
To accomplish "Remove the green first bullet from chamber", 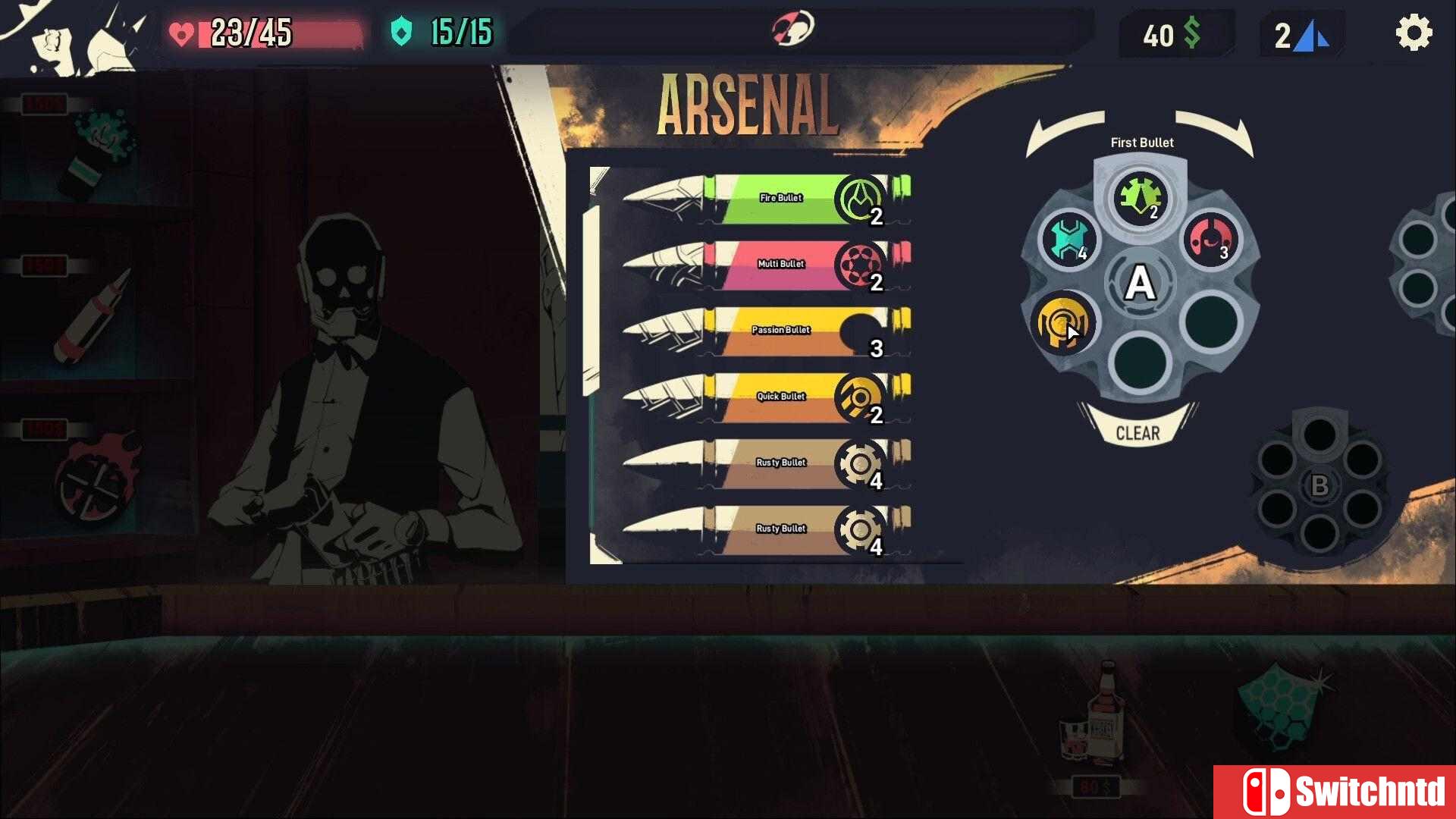I will pyautogui.click(x=1140, y=197).
